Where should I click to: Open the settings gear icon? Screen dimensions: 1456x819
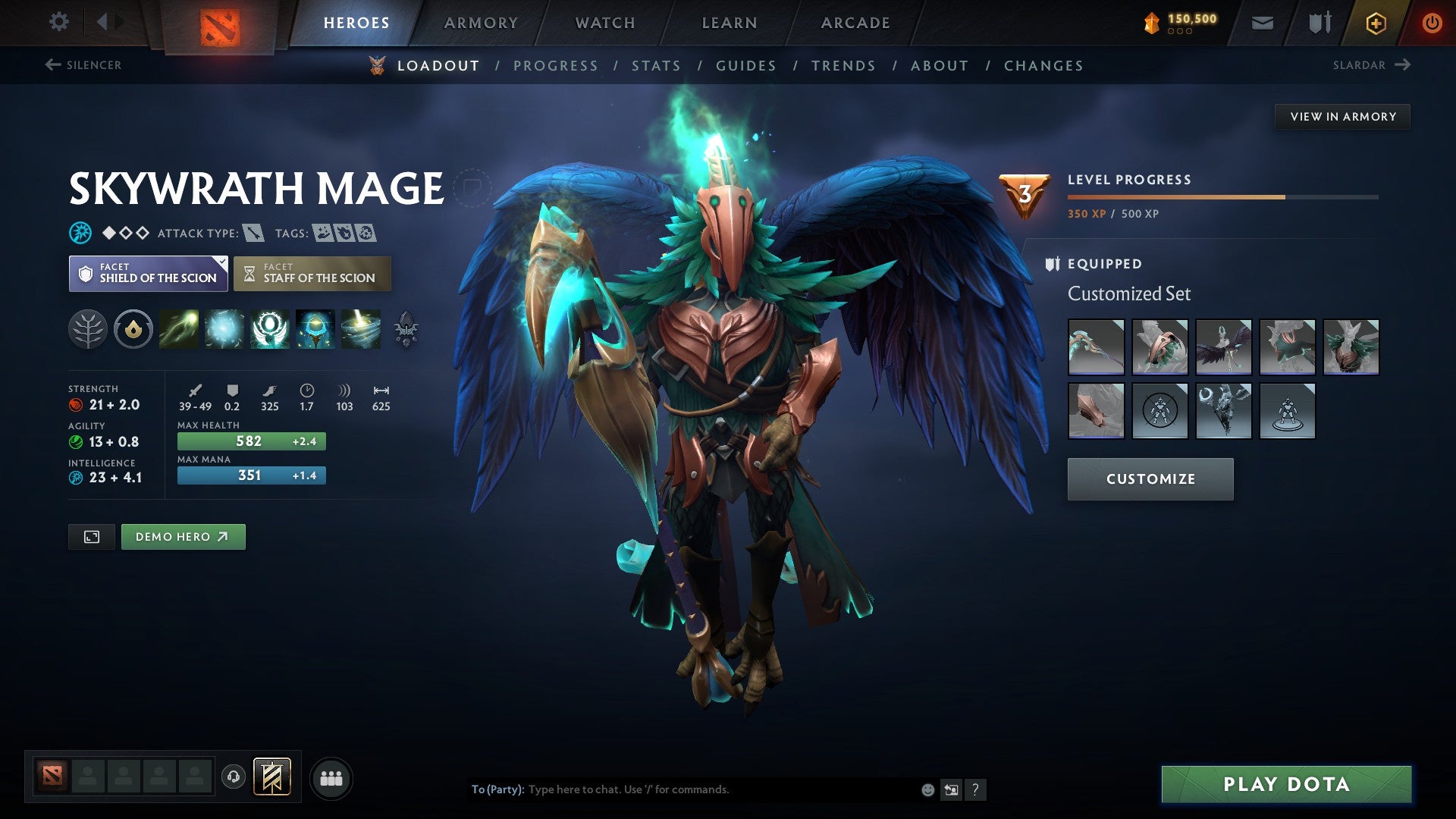[58, 22]
